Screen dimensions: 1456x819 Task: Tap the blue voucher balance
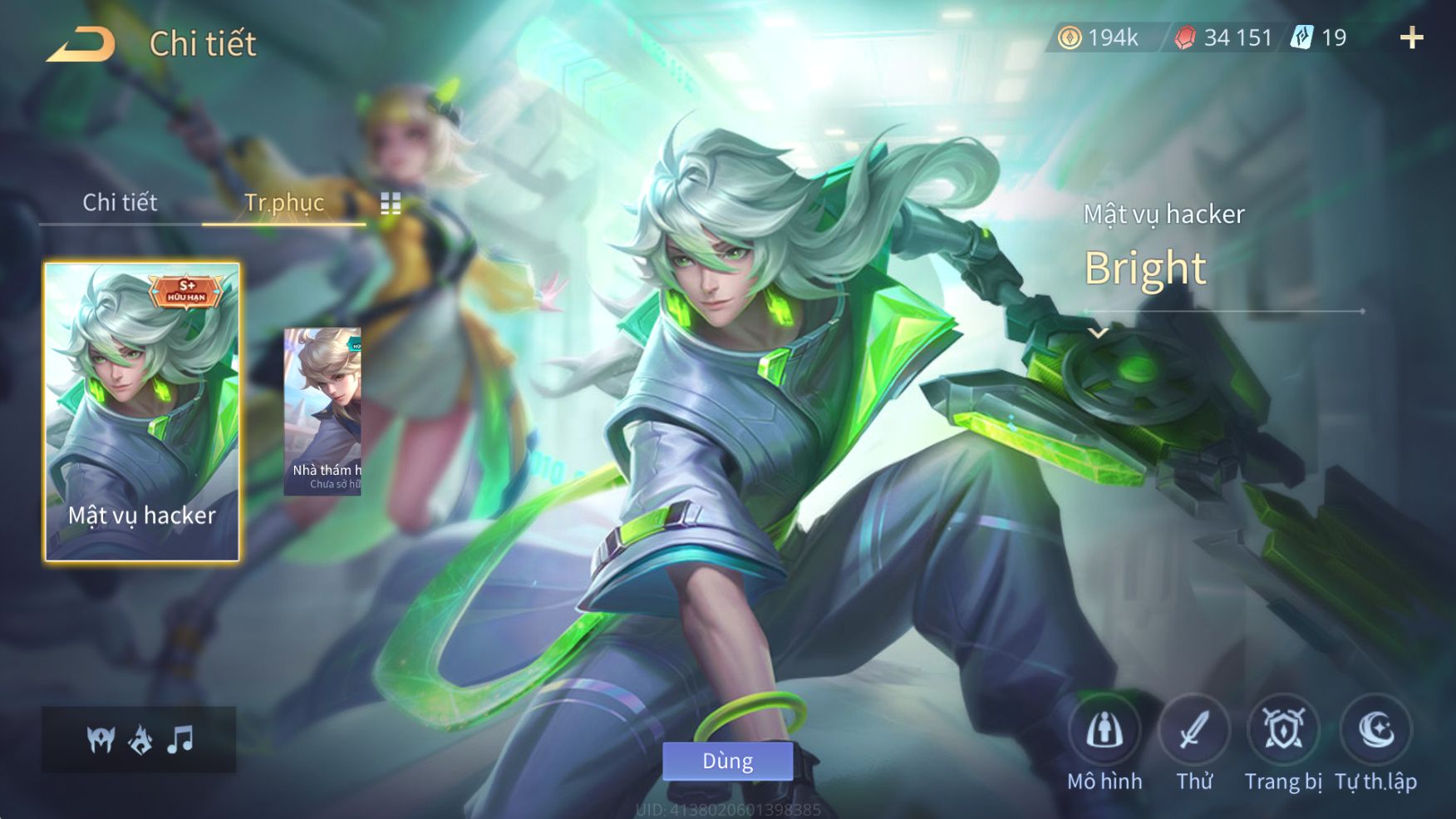(1320, 37)
